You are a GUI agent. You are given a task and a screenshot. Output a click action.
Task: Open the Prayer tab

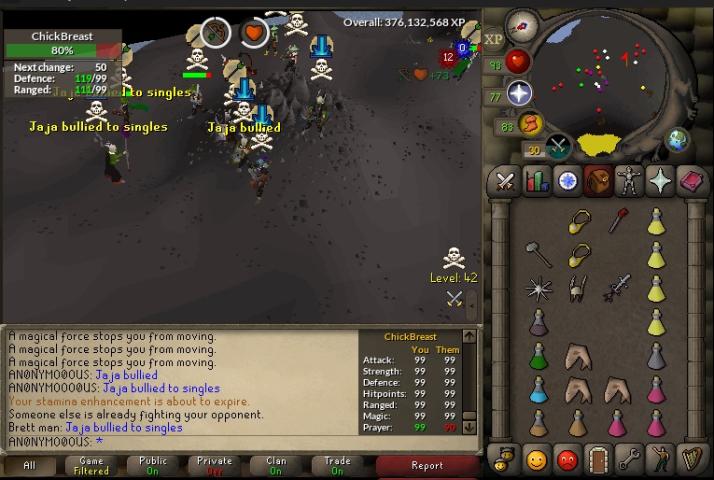click(x=660, y=181)
